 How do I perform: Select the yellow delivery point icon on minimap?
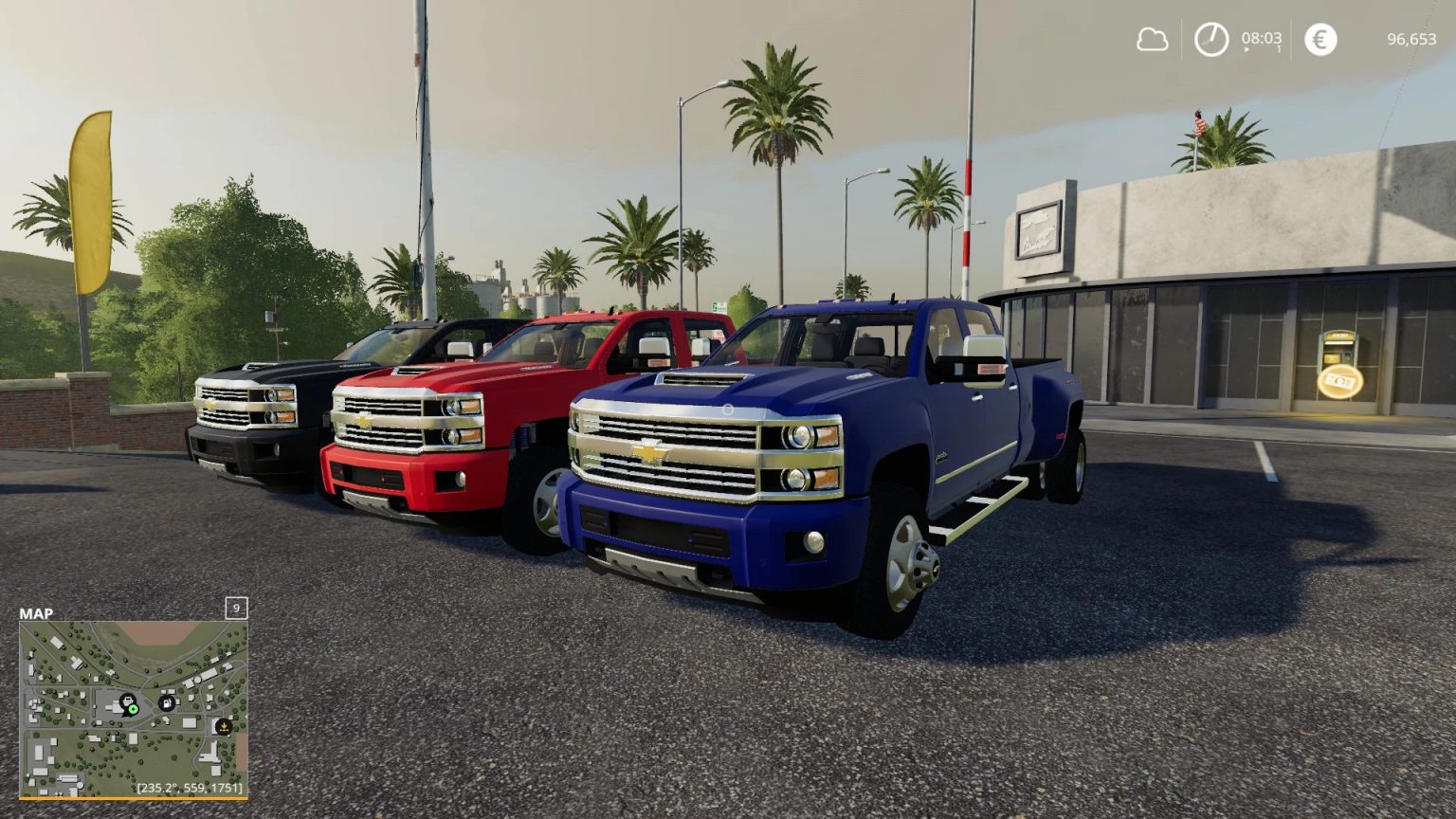(x=224, y=727)
